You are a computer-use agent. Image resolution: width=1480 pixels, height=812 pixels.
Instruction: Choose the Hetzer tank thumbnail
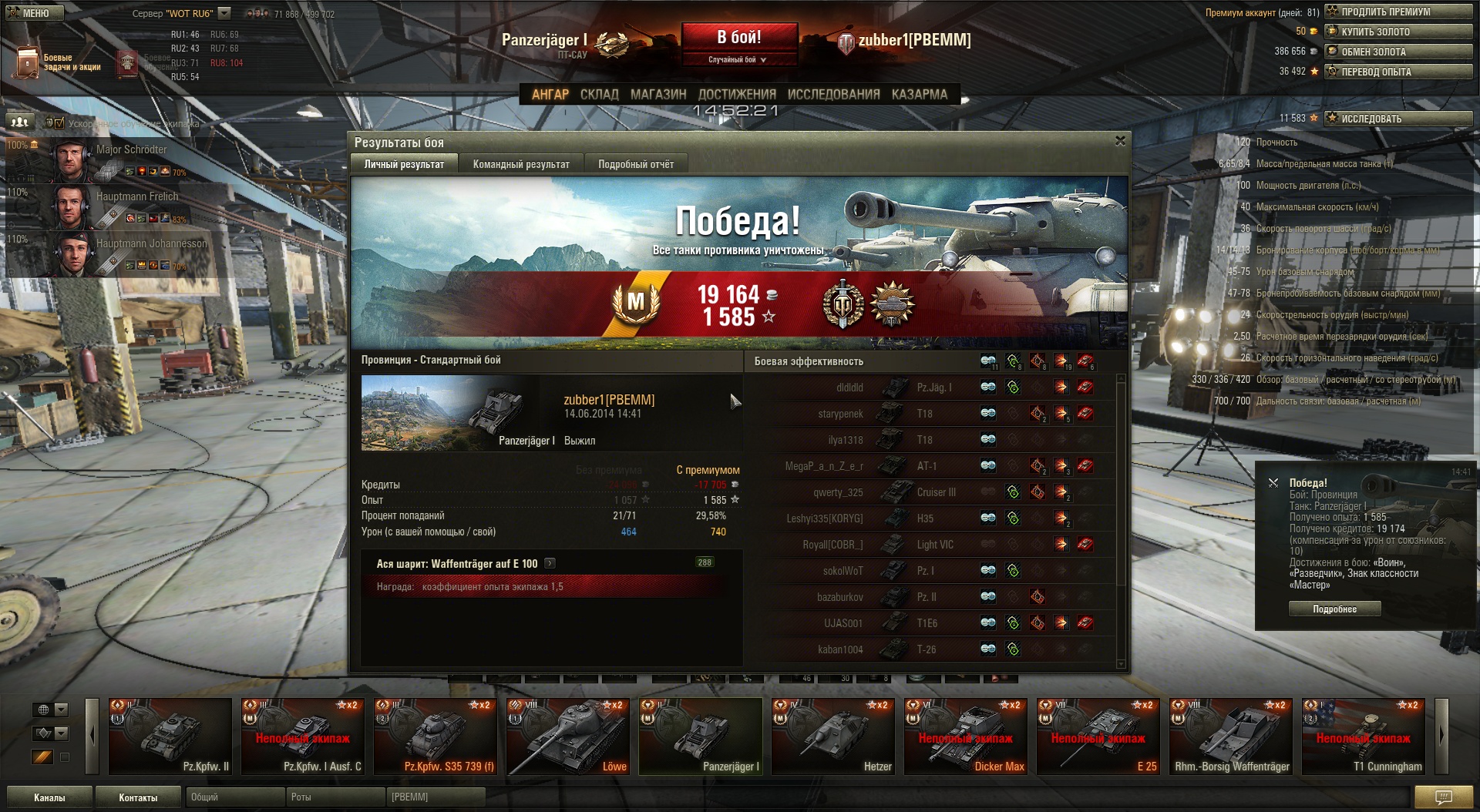coord(833,736)
